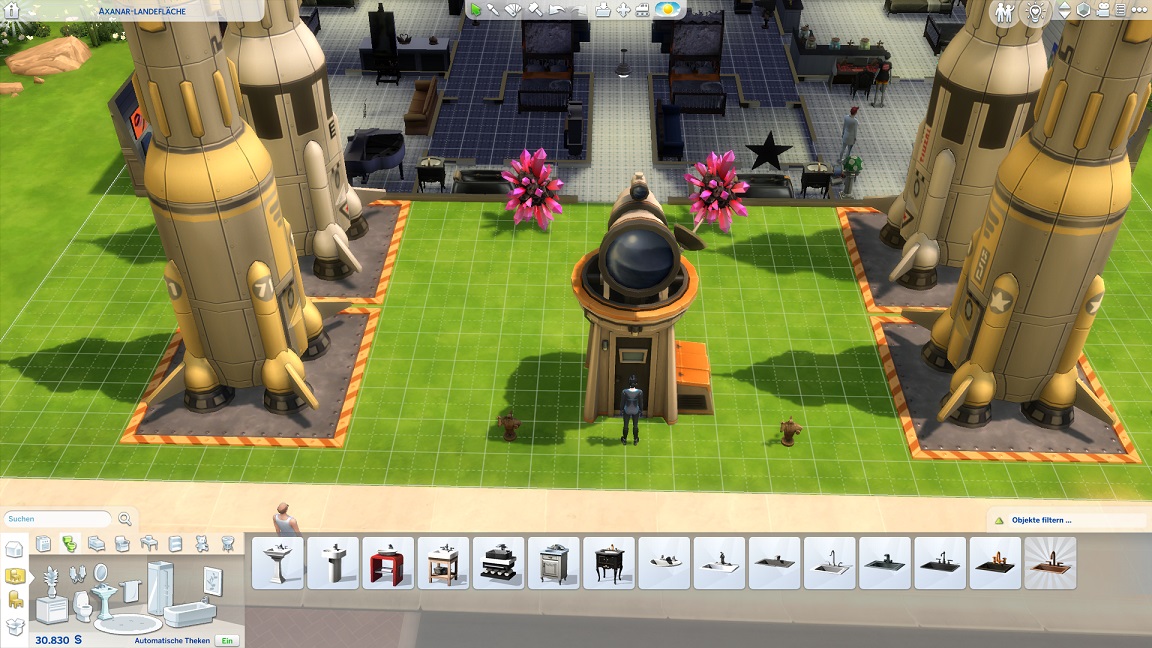The width and height of the screenshot is (1152, 648).
Task: Switch to live mode with green arrow
Action: (476, 10)
